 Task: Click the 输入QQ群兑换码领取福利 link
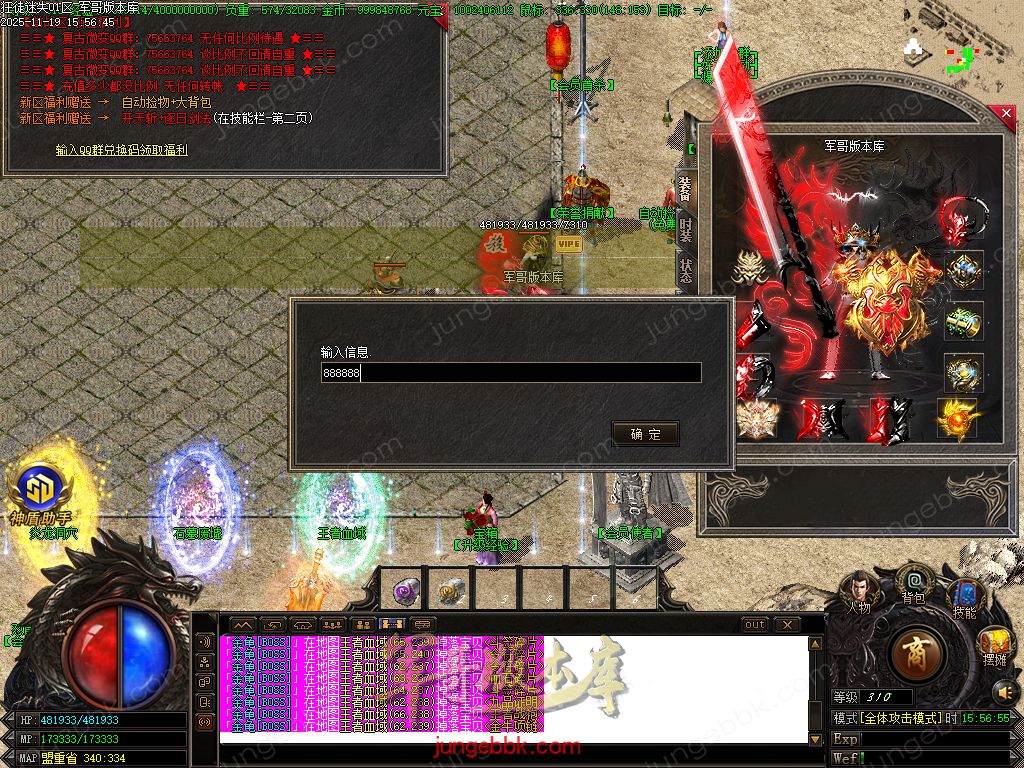pos(122,150)
